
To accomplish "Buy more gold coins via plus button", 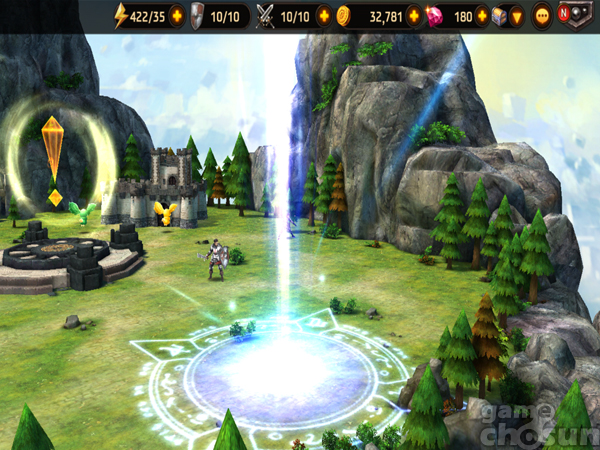I will pyautogui.click(x=414, y=16).
